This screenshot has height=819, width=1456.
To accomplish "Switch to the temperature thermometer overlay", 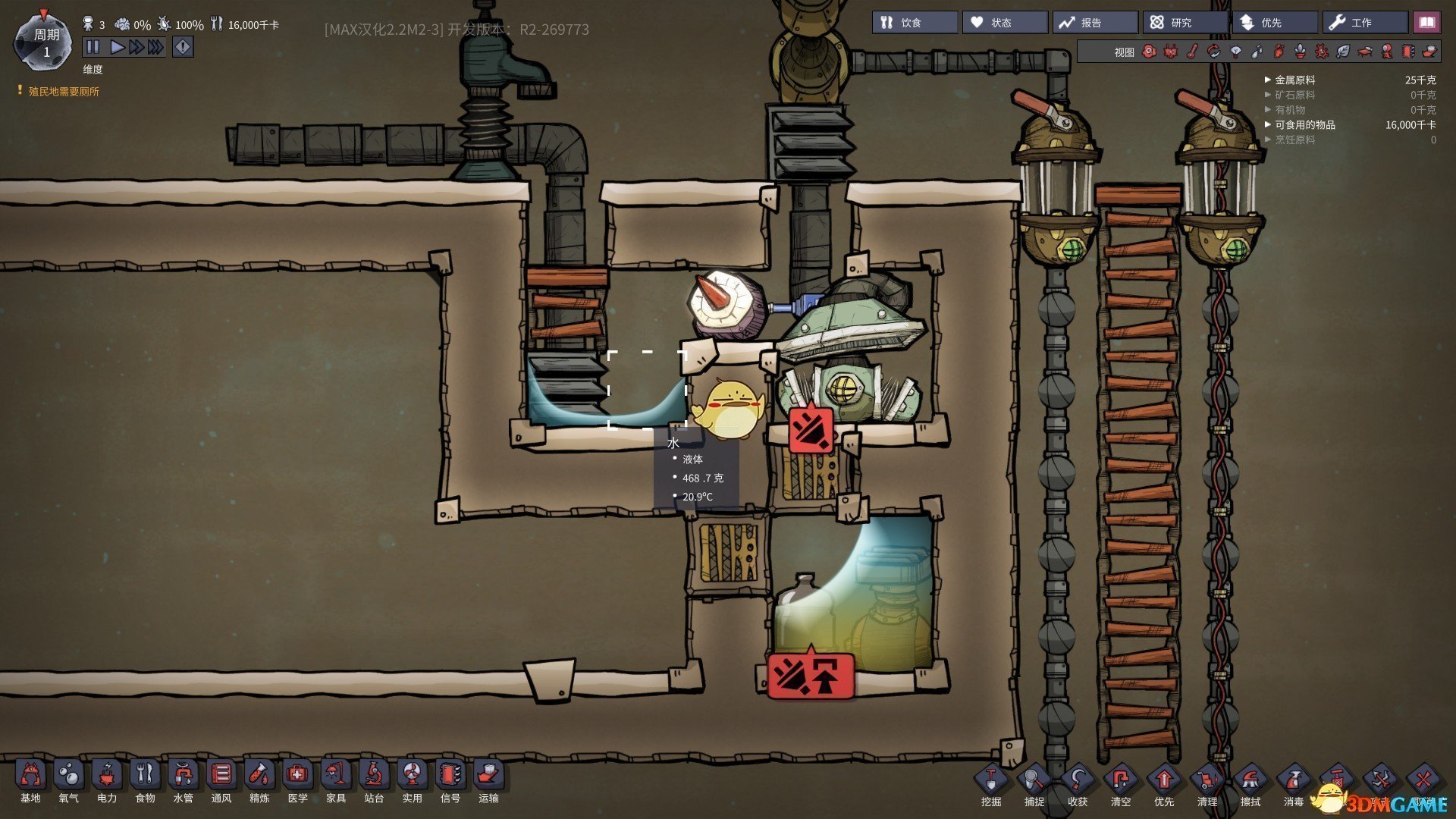I will 1192,52.
